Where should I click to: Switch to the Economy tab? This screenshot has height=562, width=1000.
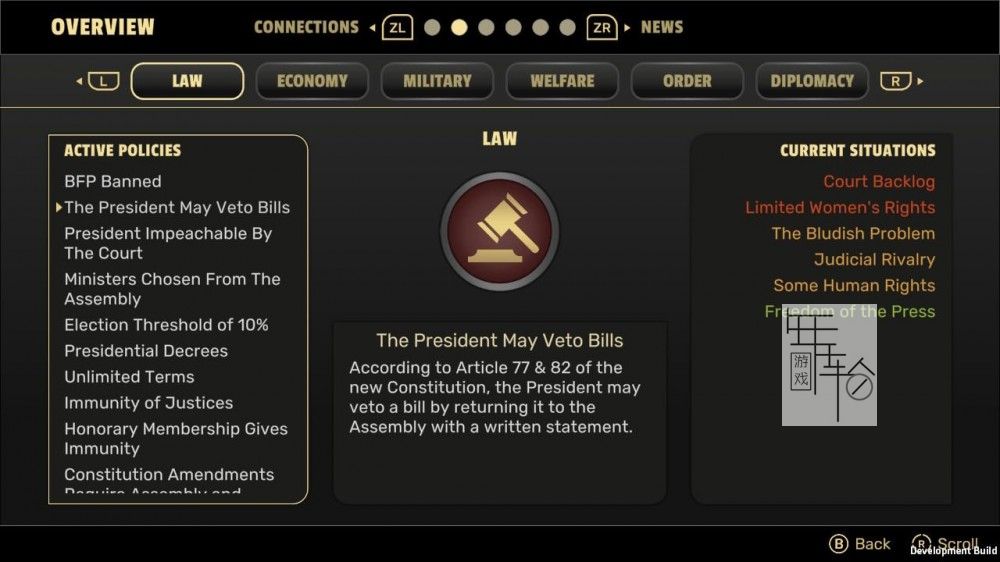312,81
